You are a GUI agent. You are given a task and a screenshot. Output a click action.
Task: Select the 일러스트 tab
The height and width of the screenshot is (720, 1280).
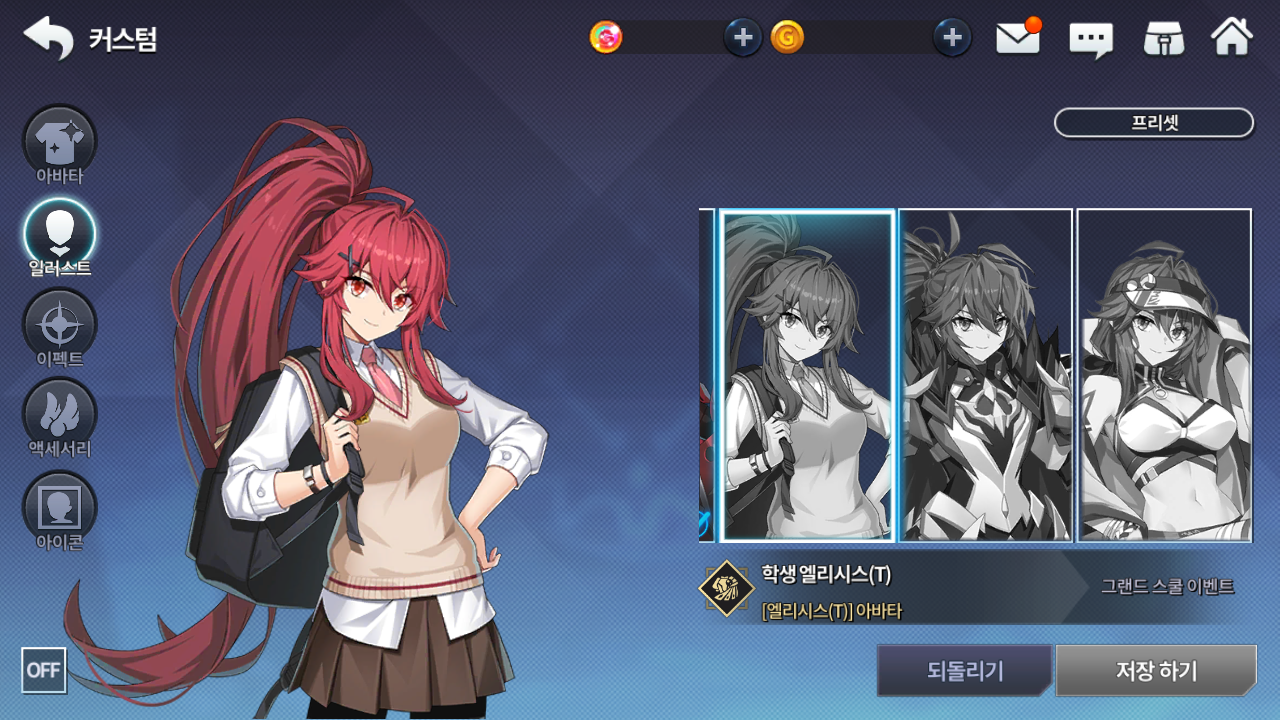(60, 236)
